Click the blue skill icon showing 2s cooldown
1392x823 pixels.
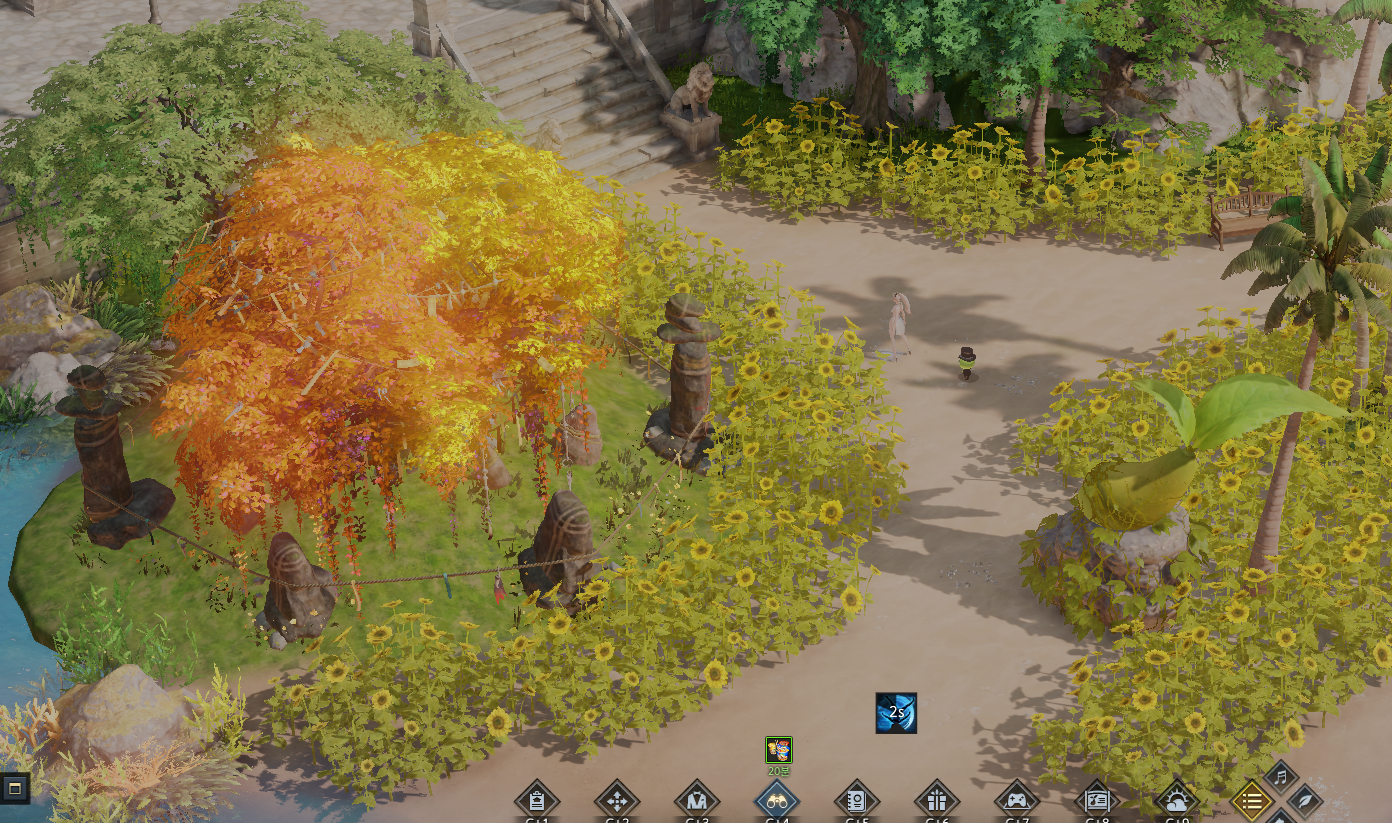pos(896,713)
